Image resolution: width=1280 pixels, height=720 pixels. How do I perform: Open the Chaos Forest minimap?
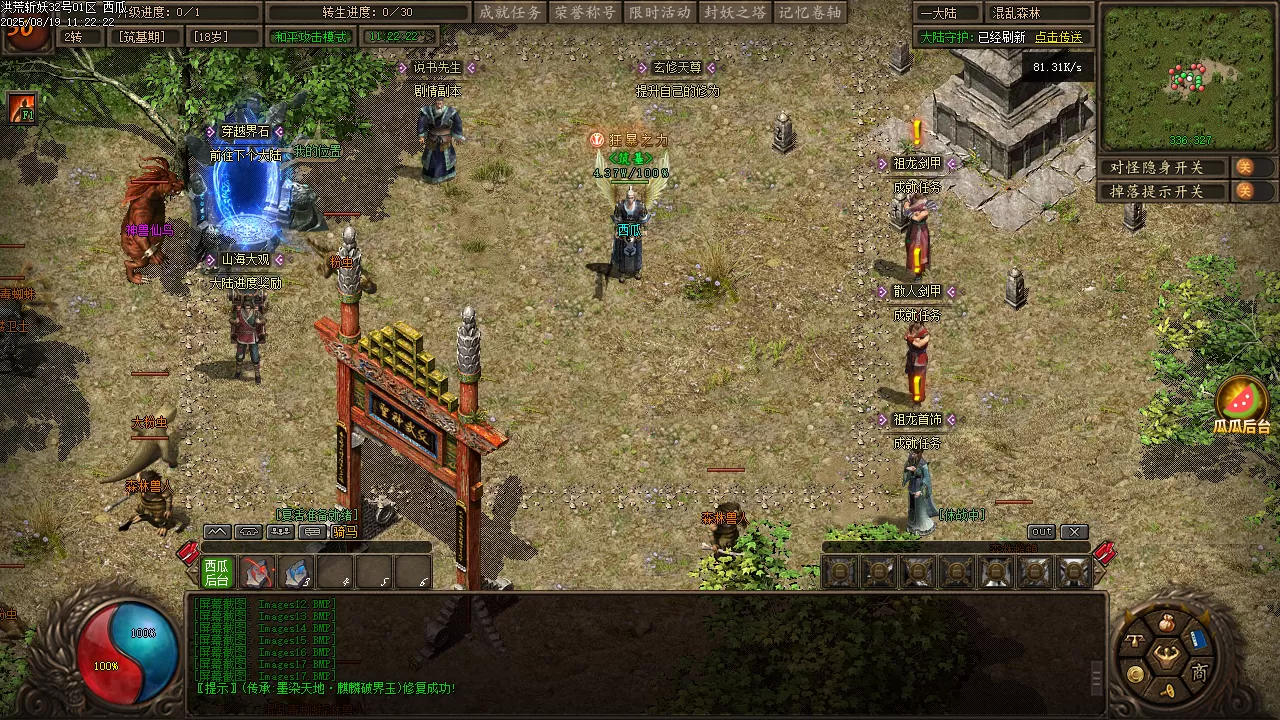pos(1187,77)
